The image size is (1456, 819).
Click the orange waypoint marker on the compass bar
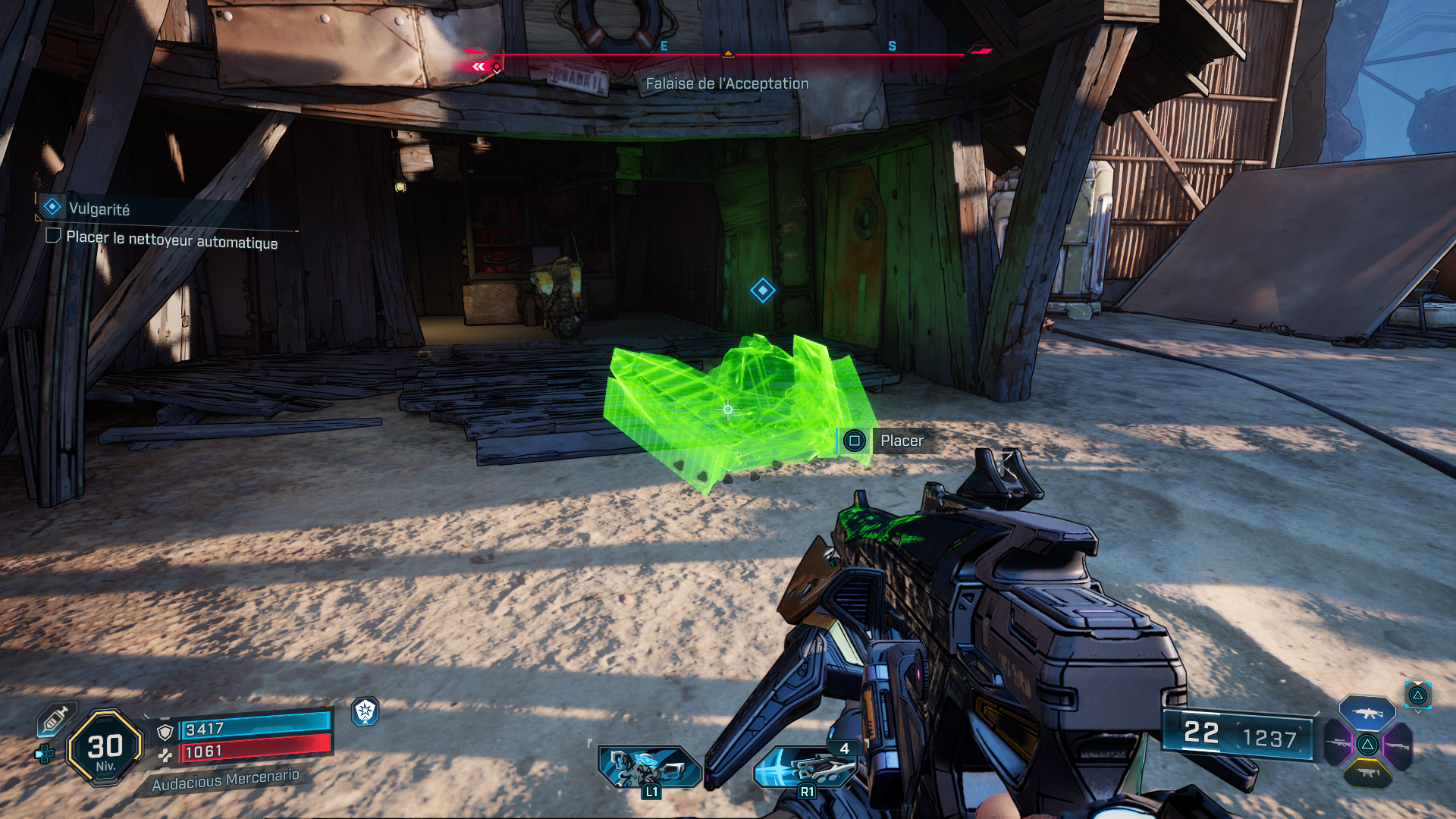coord(729,52)
